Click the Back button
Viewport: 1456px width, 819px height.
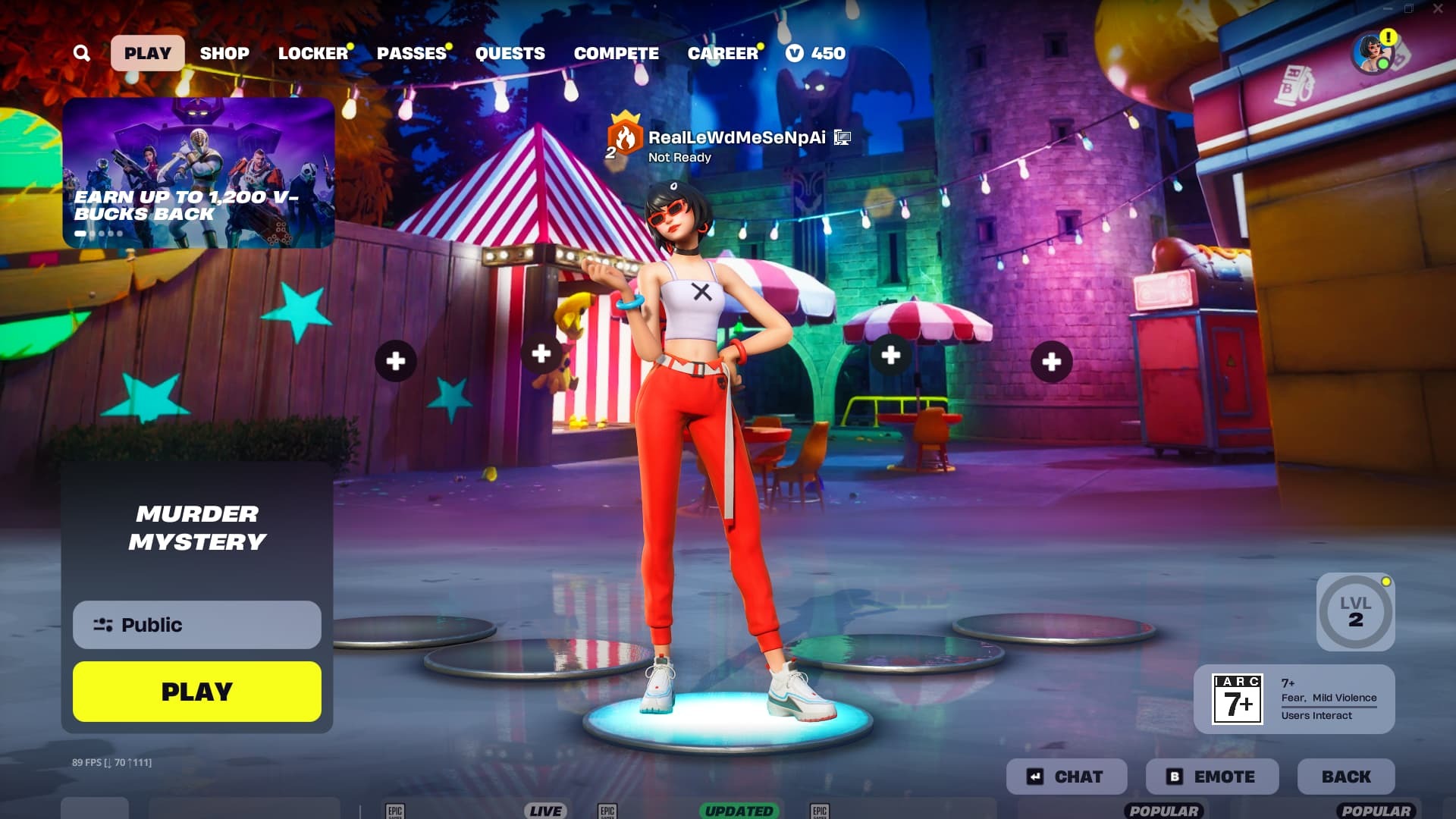[x=1346, y=777]
